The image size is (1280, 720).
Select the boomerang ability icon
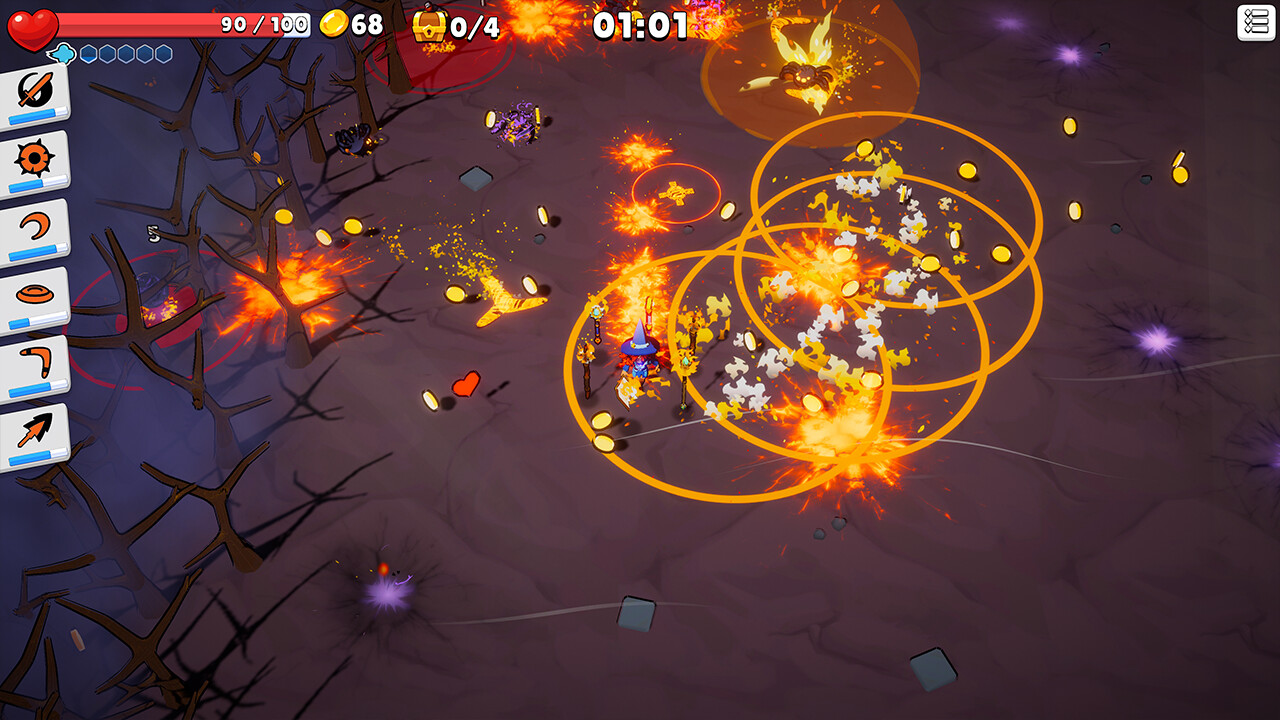[35, 364]
